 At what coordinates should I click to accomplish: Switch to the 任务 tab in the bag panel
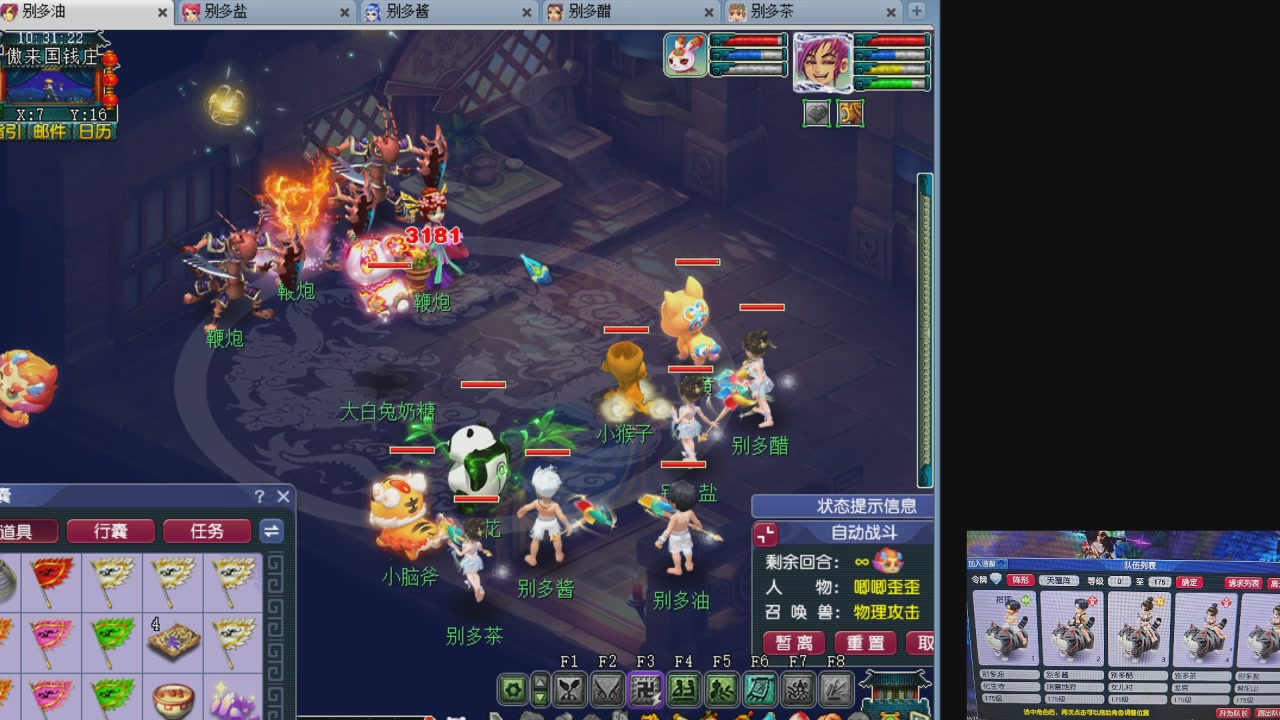207,531
